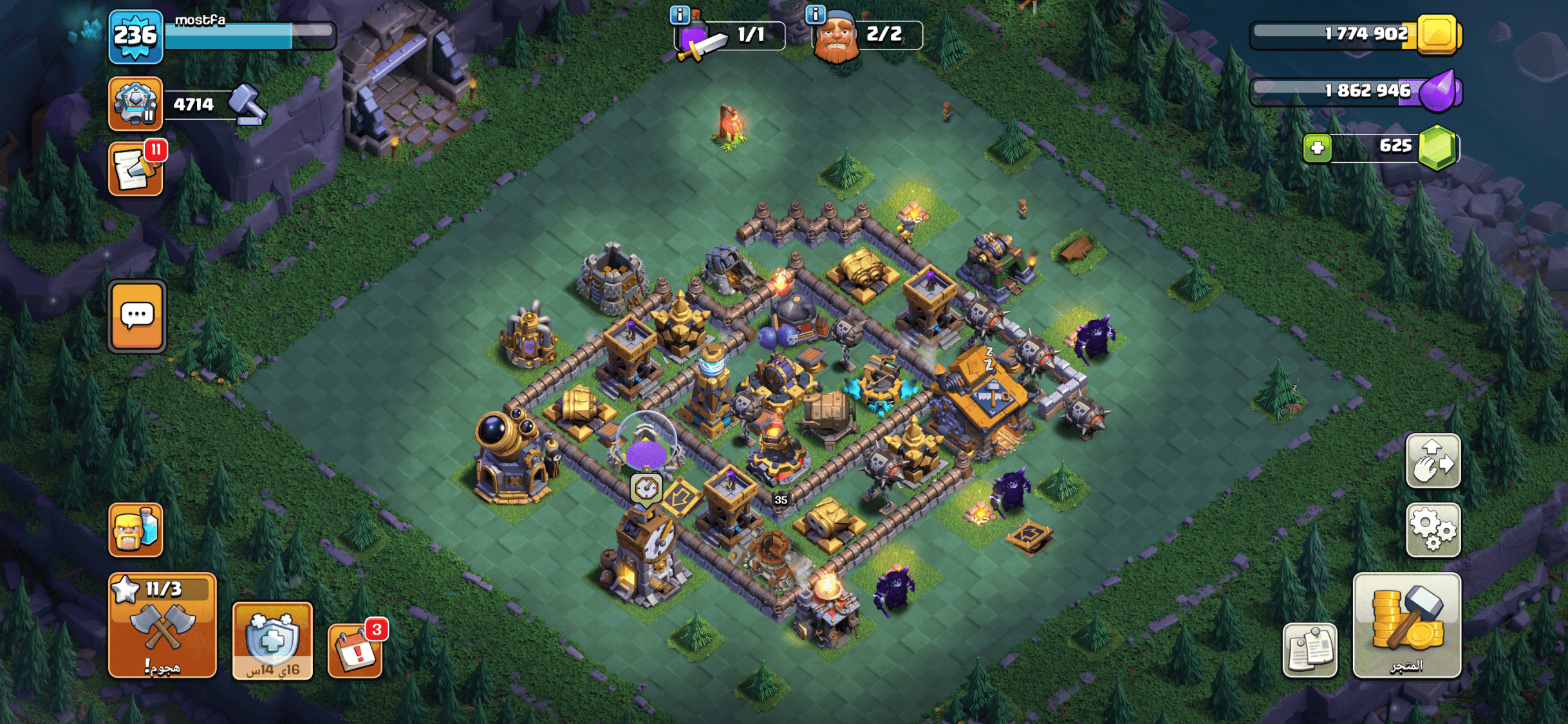Open the barbarian and elixir army button
Screen dimensions: 1568x724
[136, 530]
